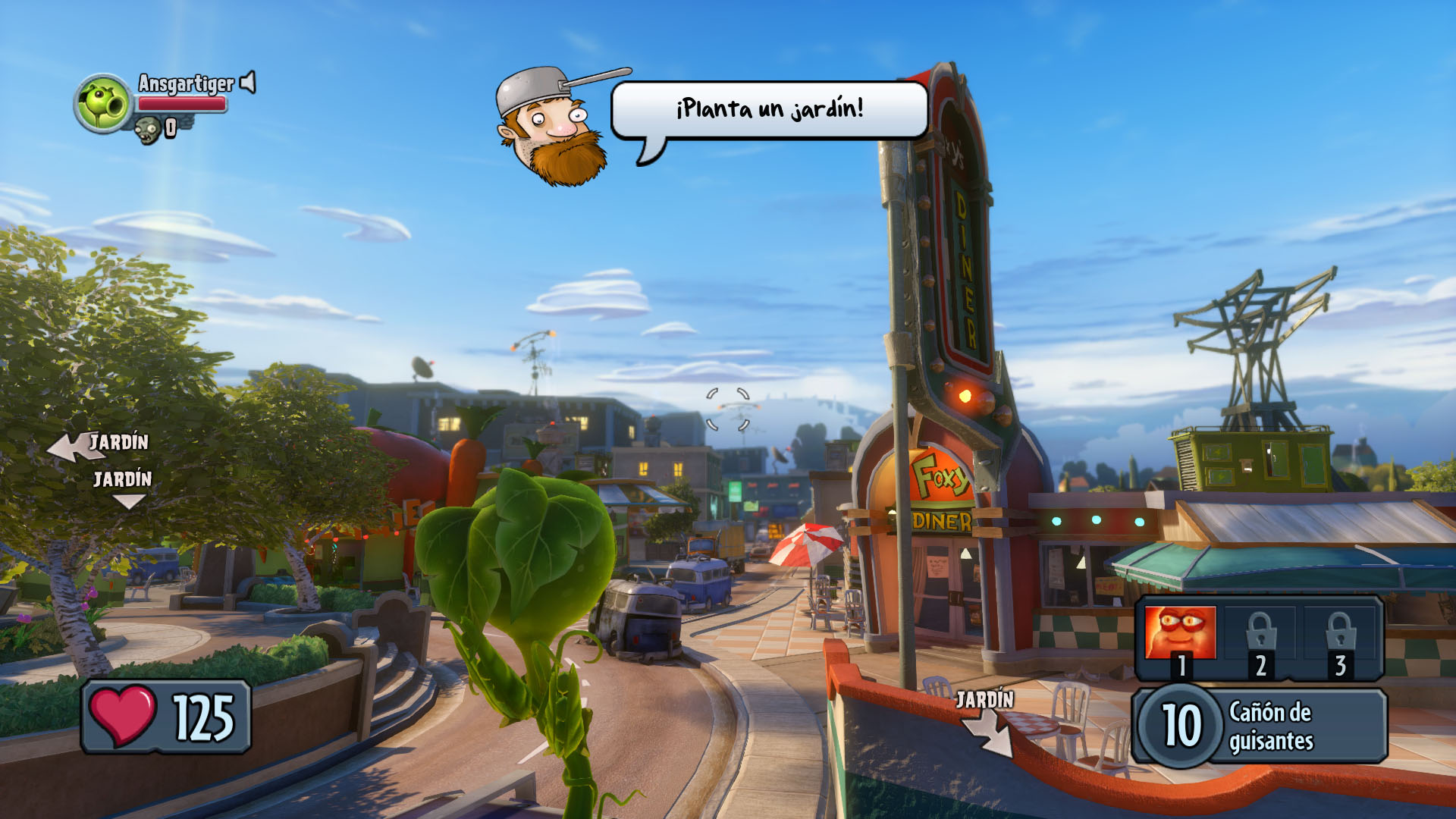Select the JARDÍN marker with left-pointing arrow

pyautogui.click(x=99, y=444)
